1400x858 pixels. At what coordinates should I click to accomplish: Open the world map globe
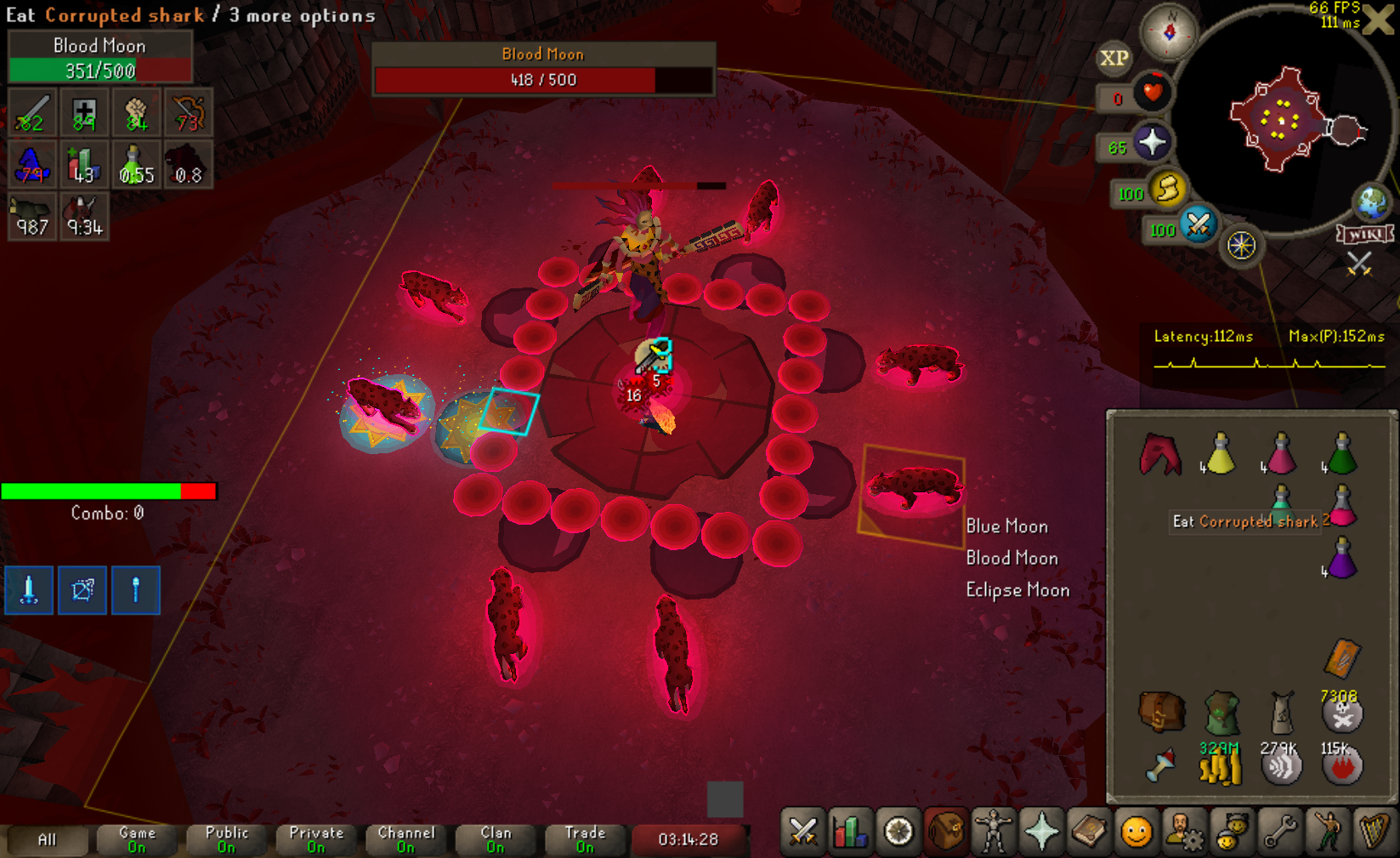1371,202
